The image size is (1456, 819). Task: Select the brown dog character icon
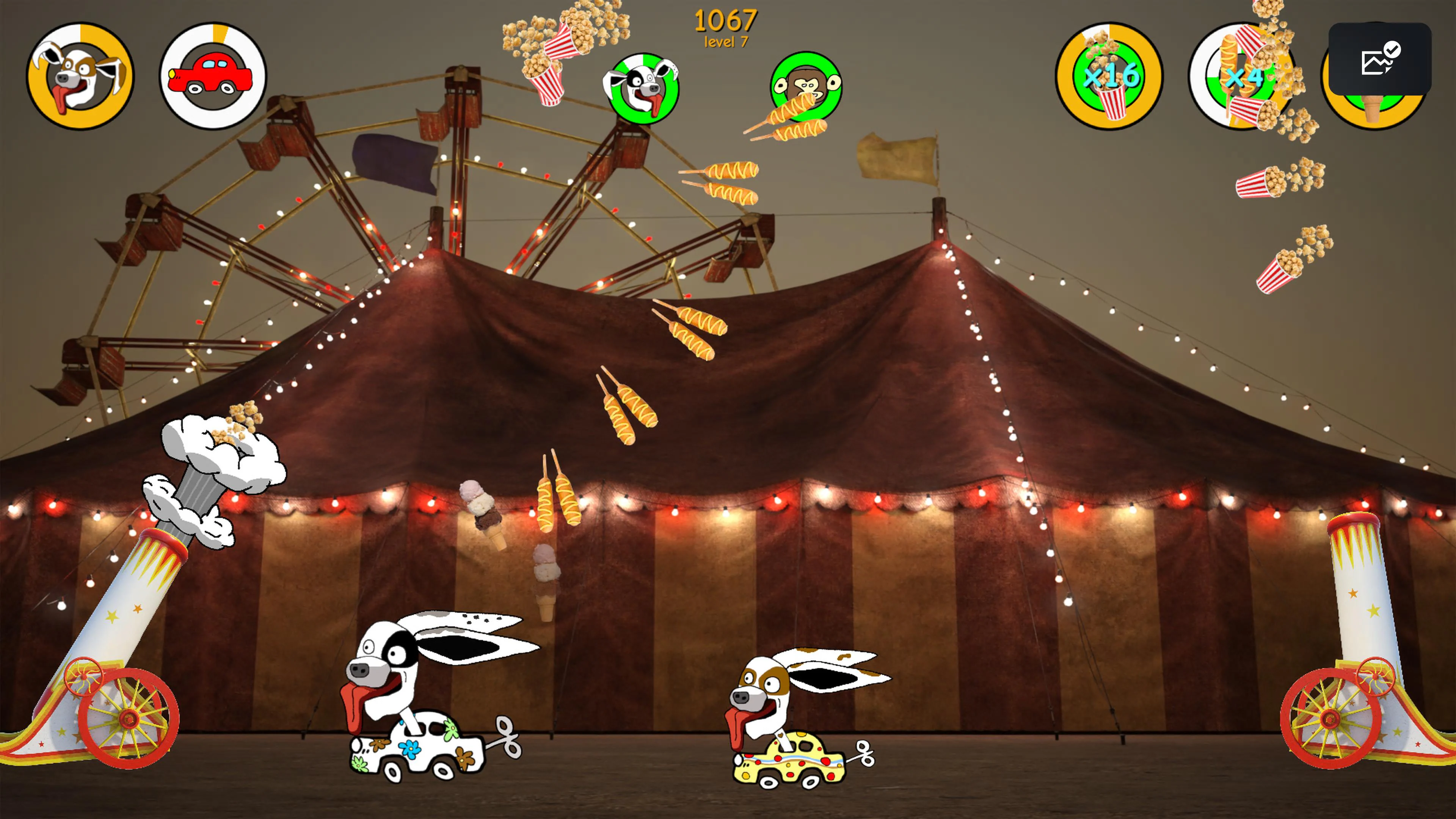[x=80, y=76]
